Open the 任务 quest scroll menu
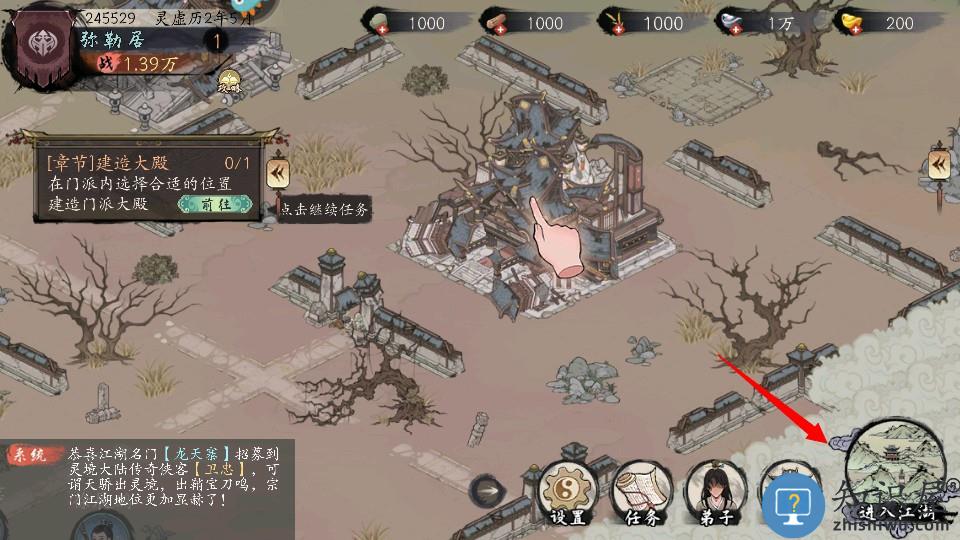Image resolution: width=960 pixels, height=540 pixels. (640, 491)
